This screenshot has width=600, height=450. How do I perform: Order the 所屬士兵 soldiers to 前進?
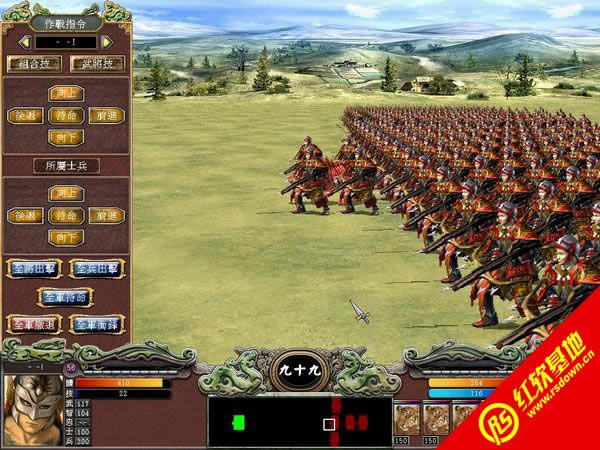click(x=105, y=215)
